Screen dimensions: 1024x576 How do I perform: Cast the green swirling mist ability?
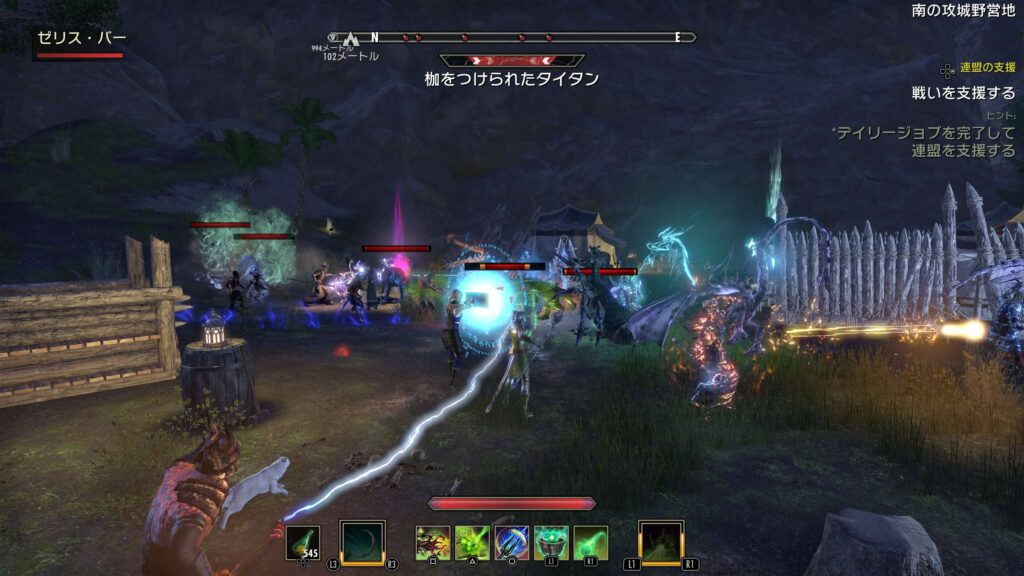590,543
